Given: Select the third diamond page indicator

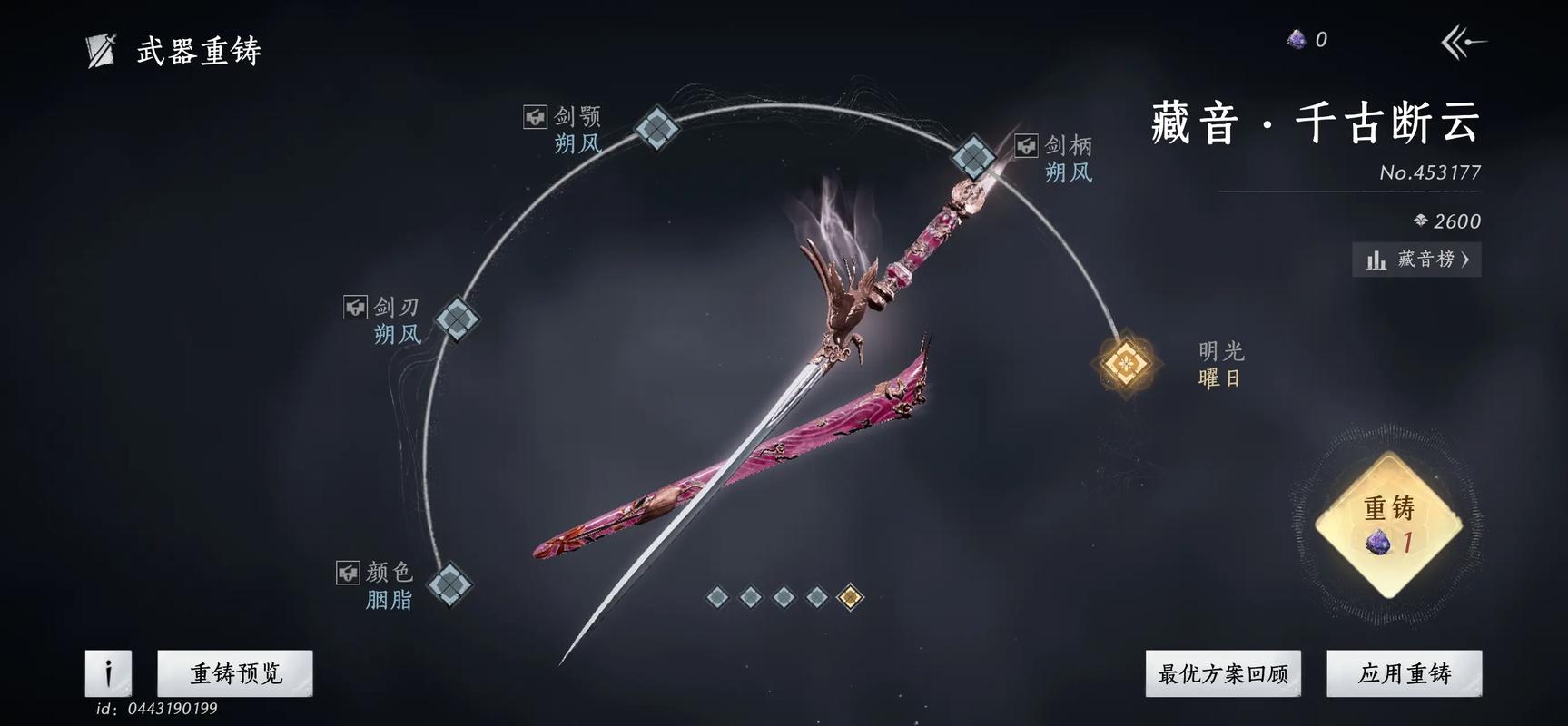Looking at the screenshot, I should (x=782, y=595).
